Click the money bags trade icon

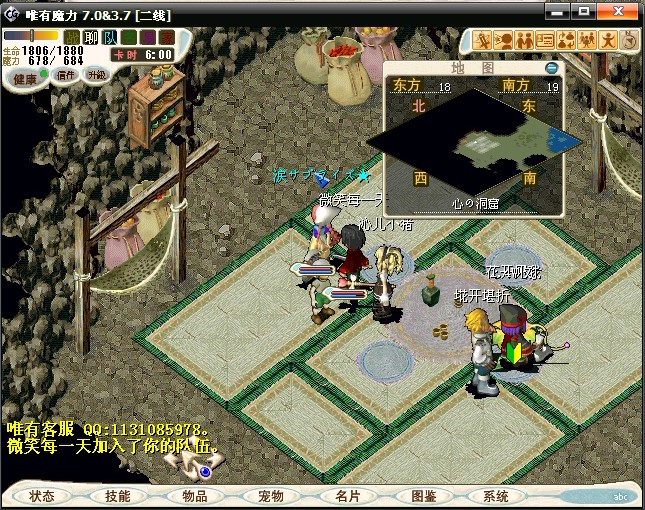pos(566,41)
